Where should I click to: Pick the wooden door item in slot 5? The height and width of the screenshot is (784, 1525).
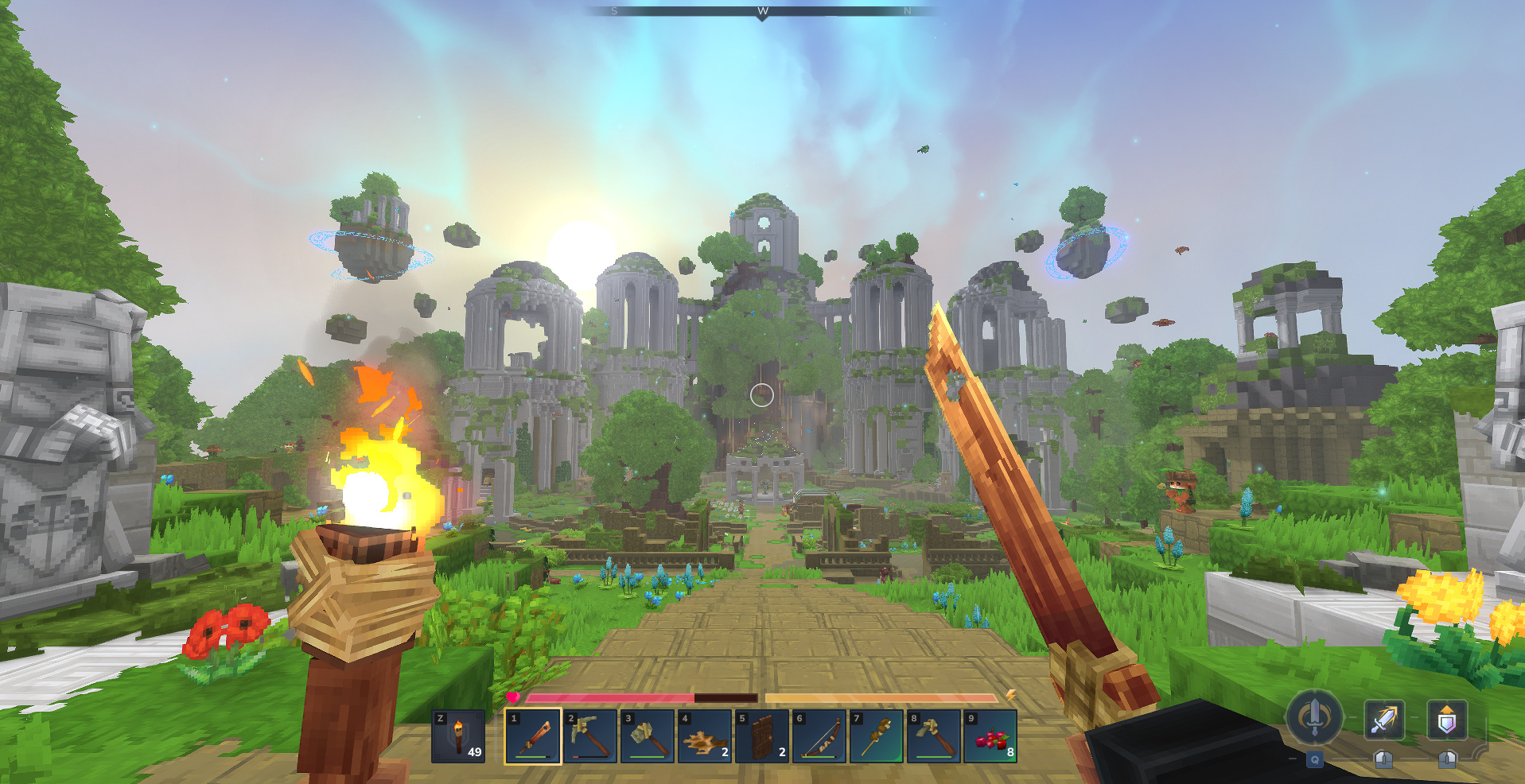coord(761,736)
